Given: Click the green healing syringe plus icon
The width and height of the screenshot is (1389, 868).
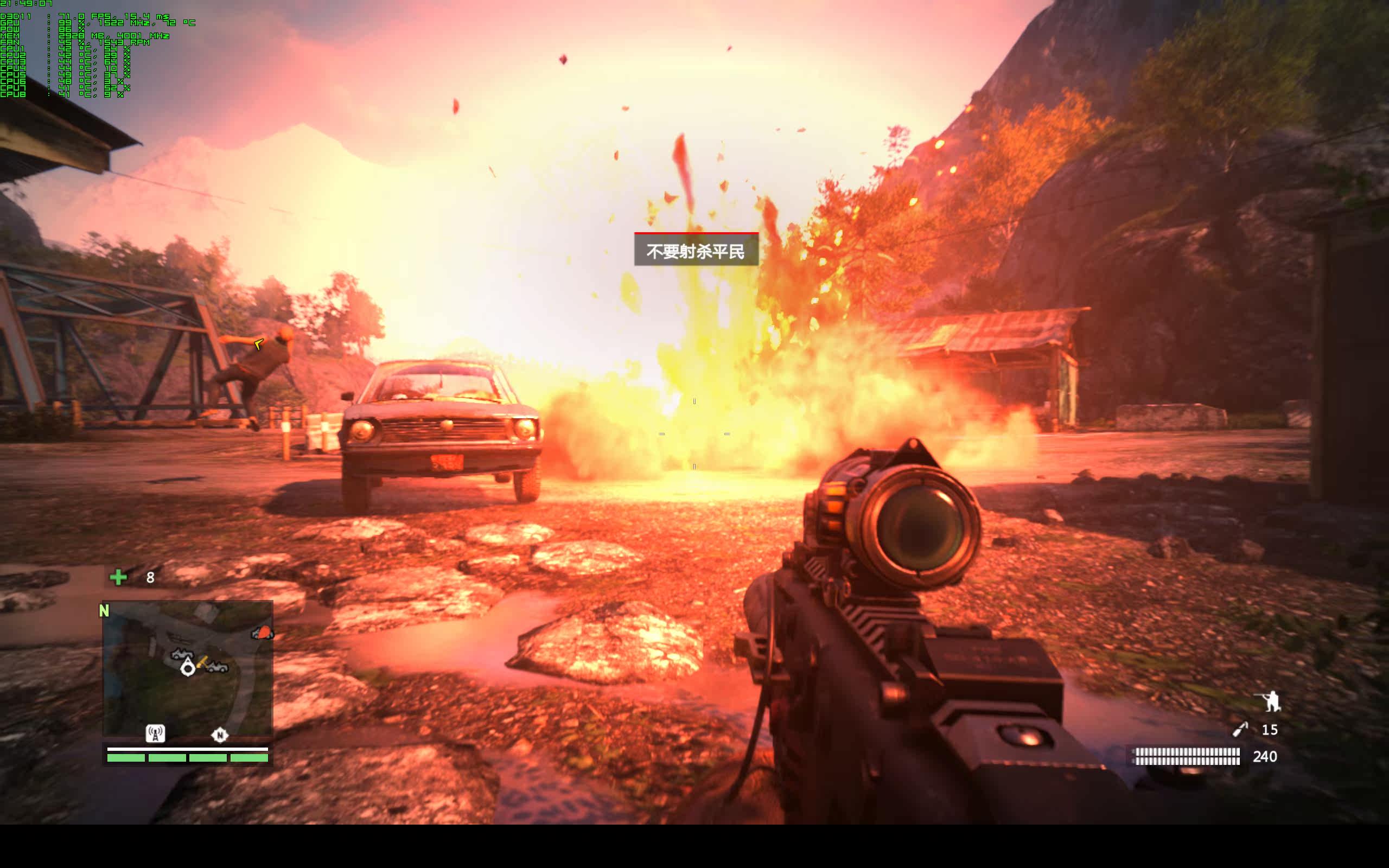Looking at the screenshot, I should click(x=118, y=577).
